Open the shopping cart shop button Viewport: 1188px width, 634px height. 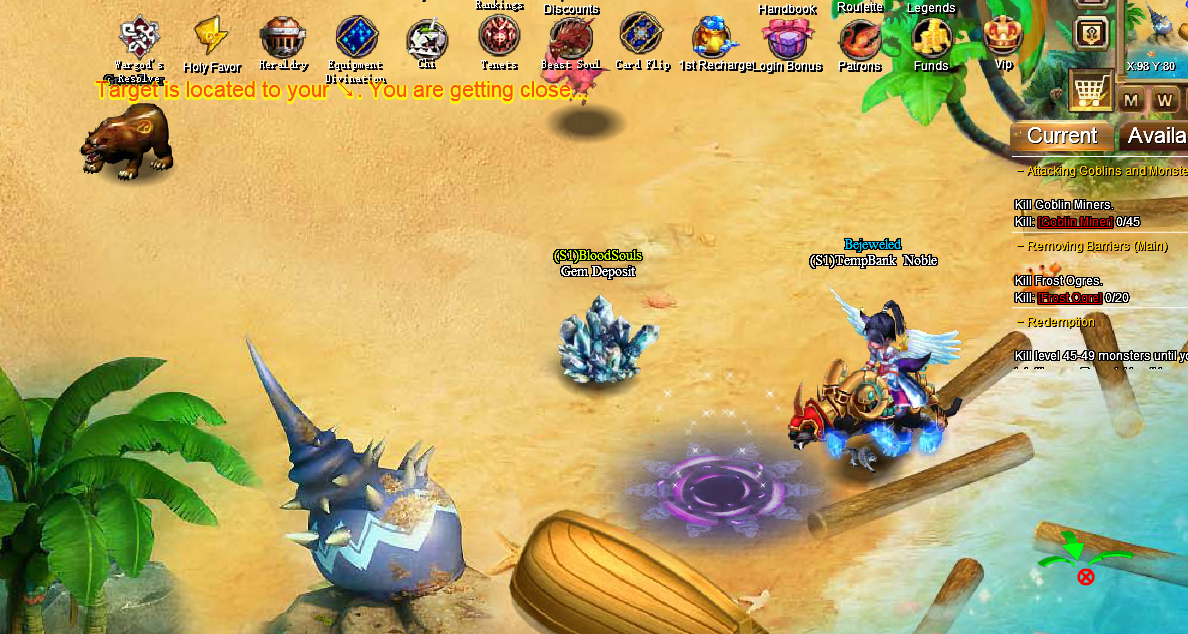1091,90
